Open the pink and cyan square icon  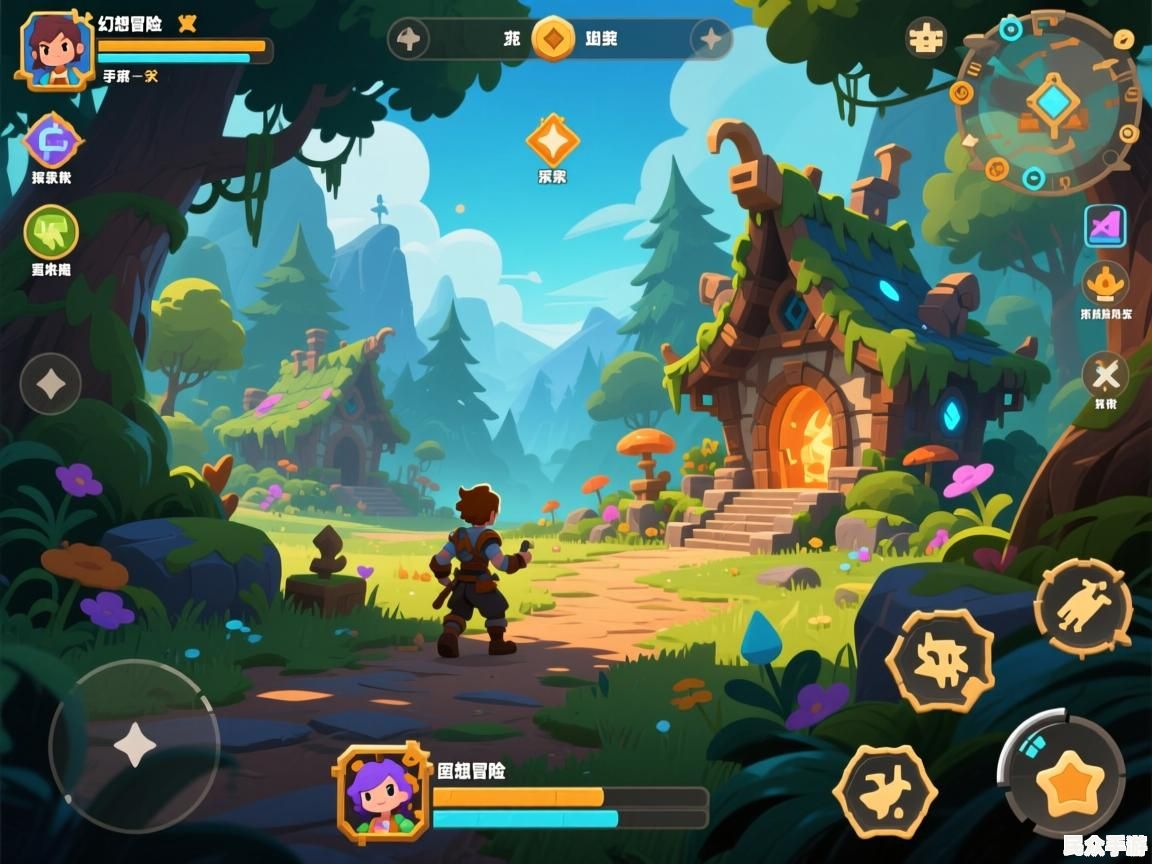[x=1105, y=226]
